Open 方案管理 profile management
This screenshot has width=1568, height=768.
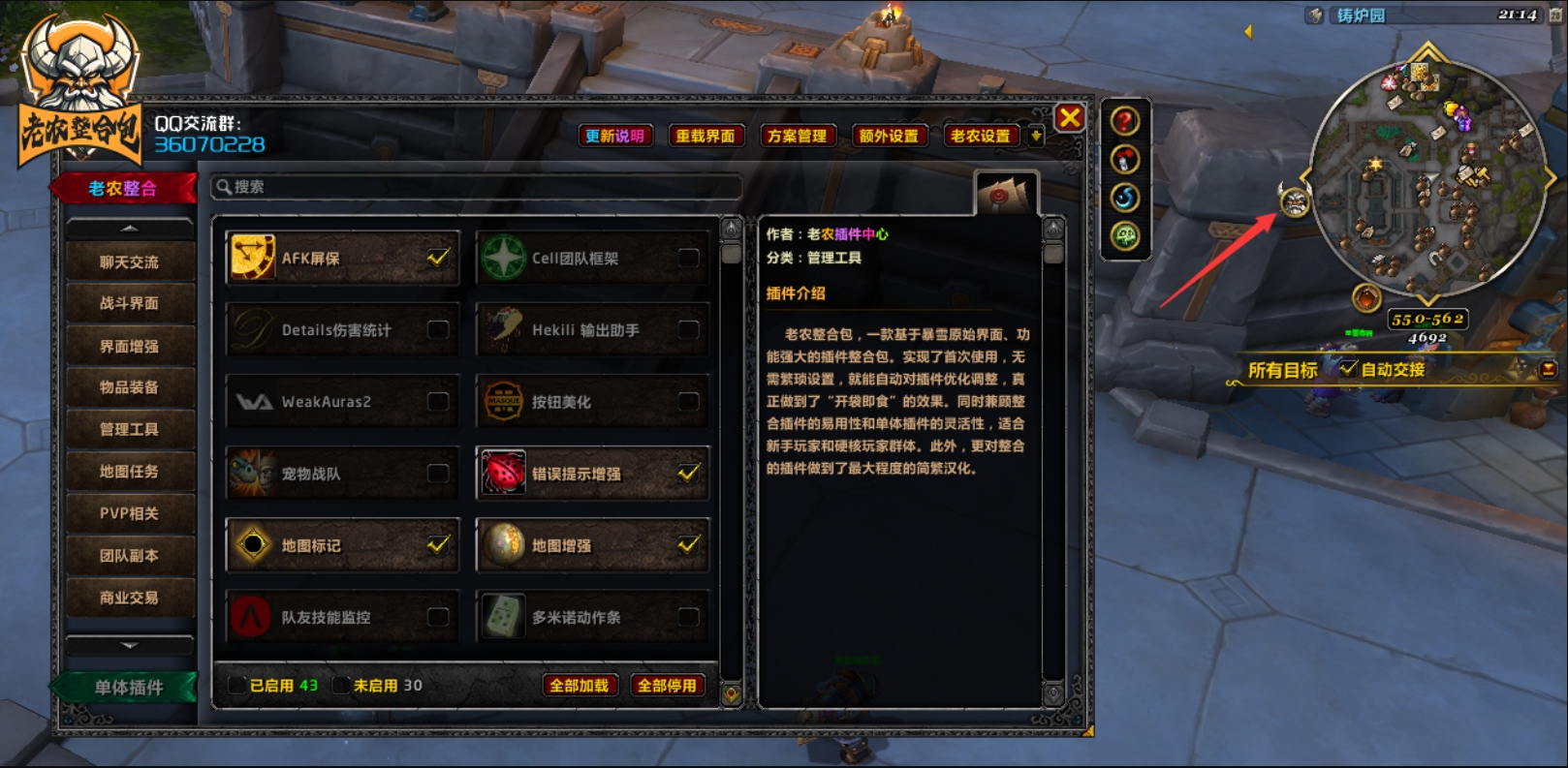click(797, 136)
